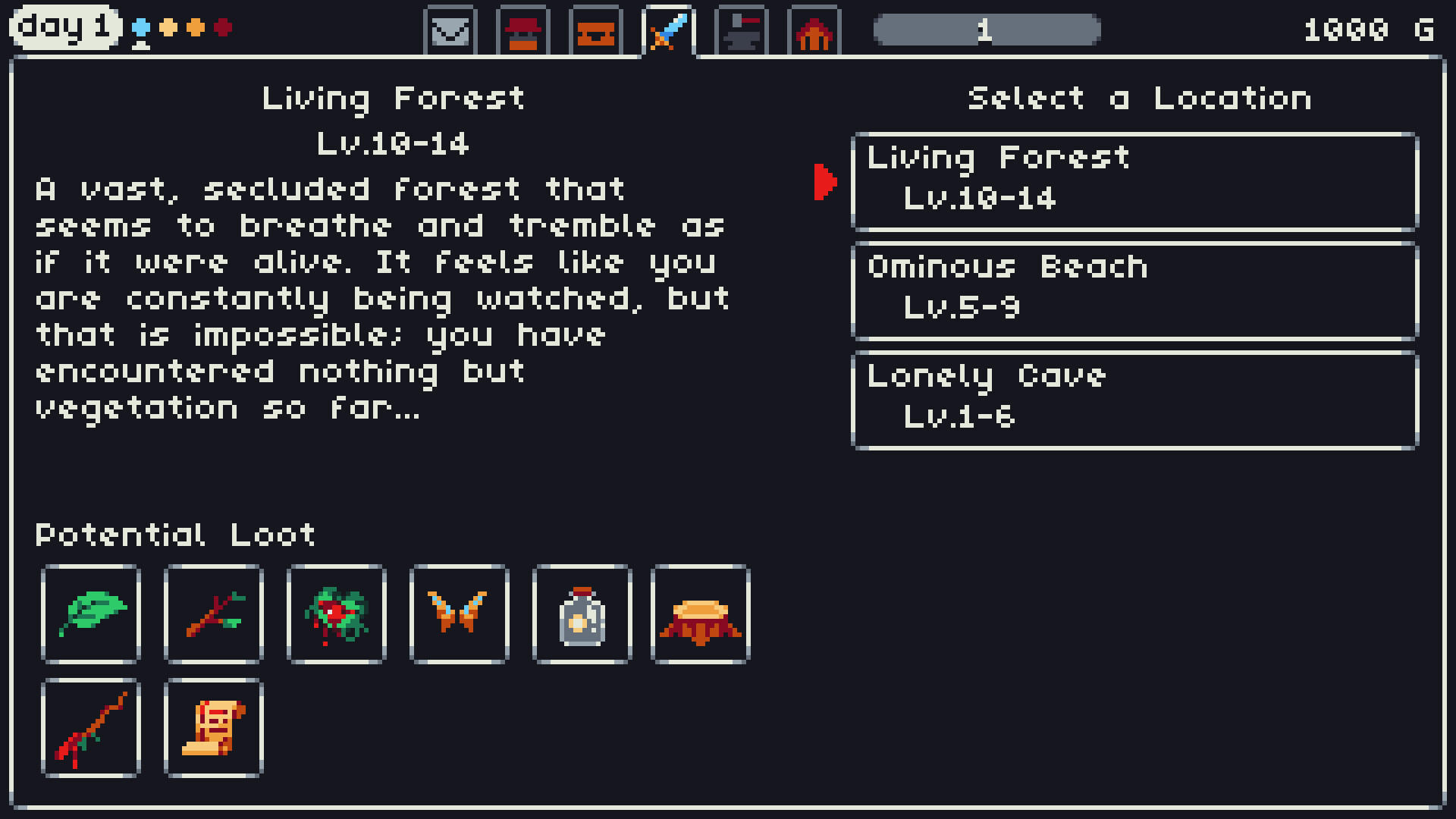Select the tent camp icon
This screenshot has width=1456, height=819.
coord(814,30)
